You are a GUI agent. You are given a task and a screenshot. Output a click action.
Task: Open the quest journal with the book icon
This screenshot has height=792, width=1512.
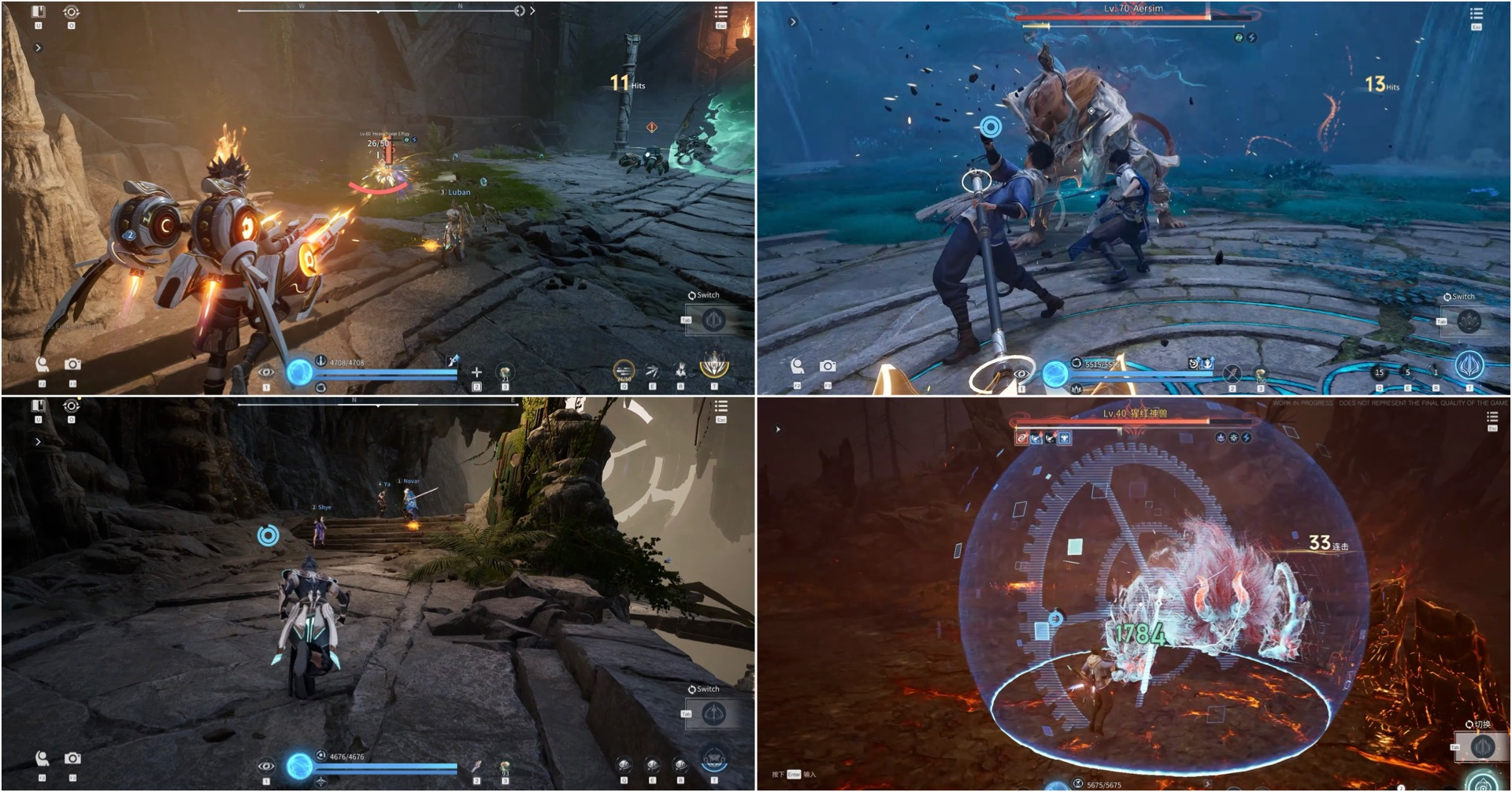coord(38,12)
